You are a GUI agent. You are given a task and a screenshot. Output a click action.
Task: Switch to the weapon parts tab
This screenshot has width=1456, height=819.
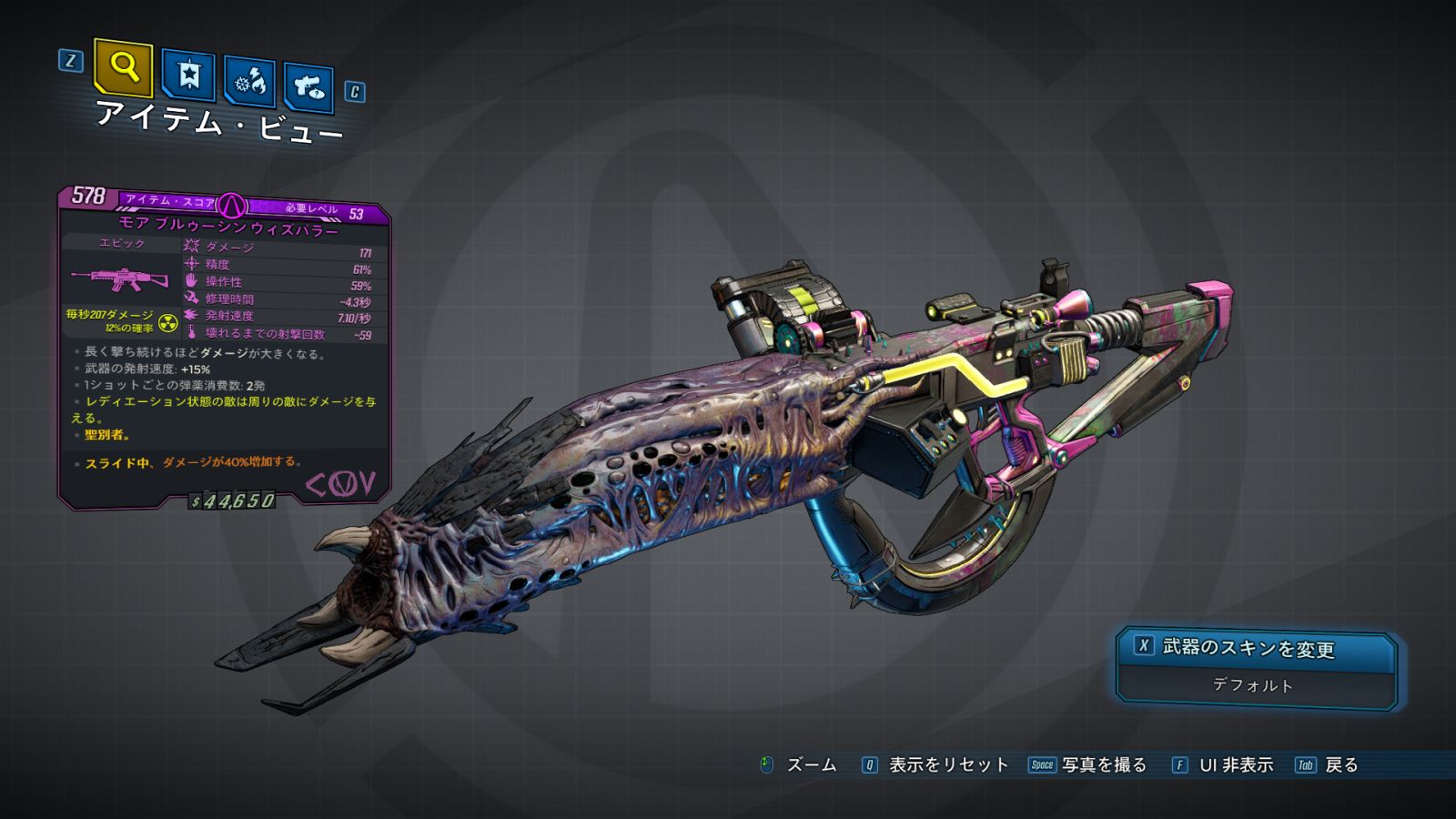[x=308, y=87]
